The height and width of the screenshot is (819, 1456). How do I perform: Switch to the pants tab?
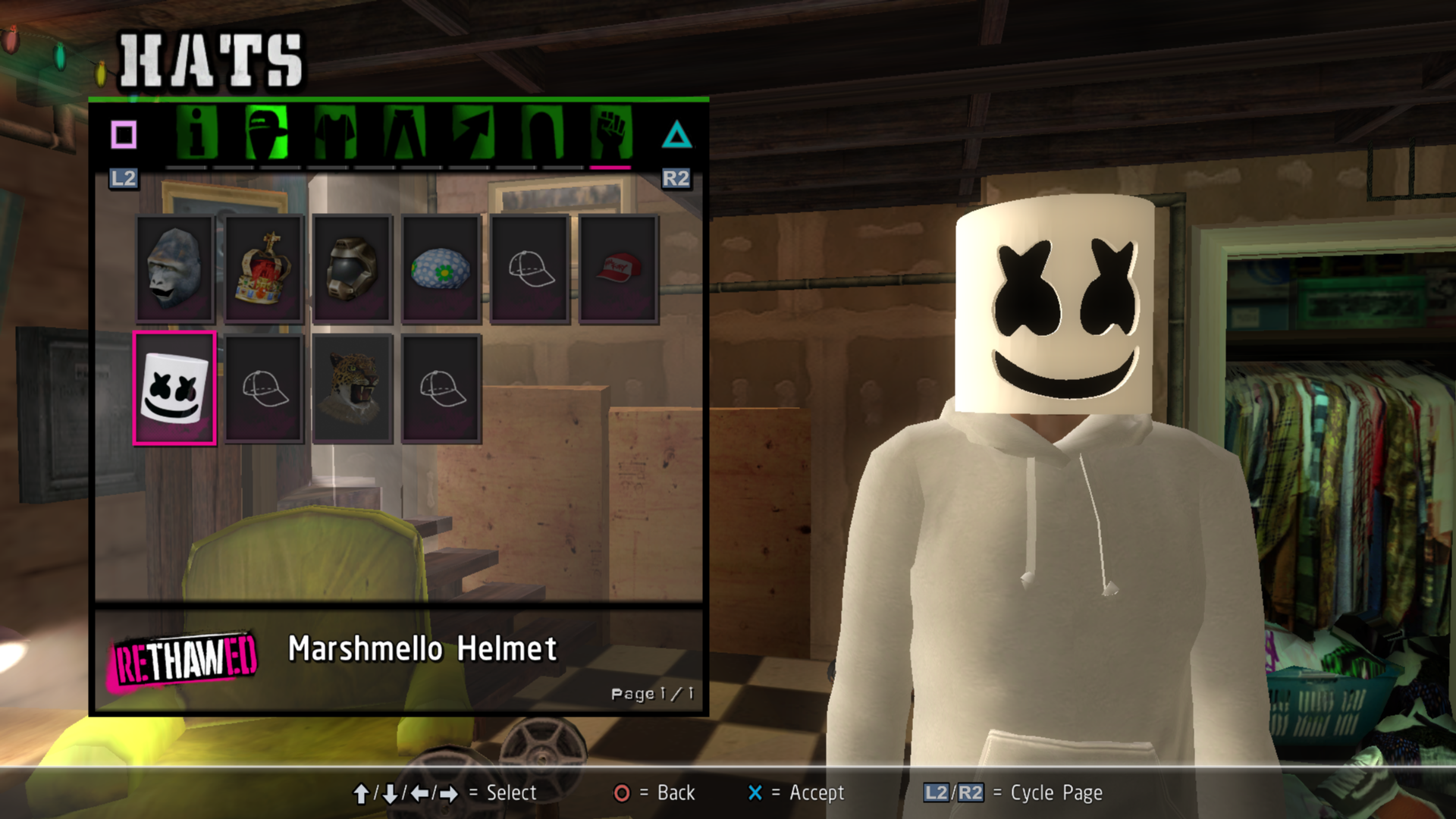tap(404, 133)
